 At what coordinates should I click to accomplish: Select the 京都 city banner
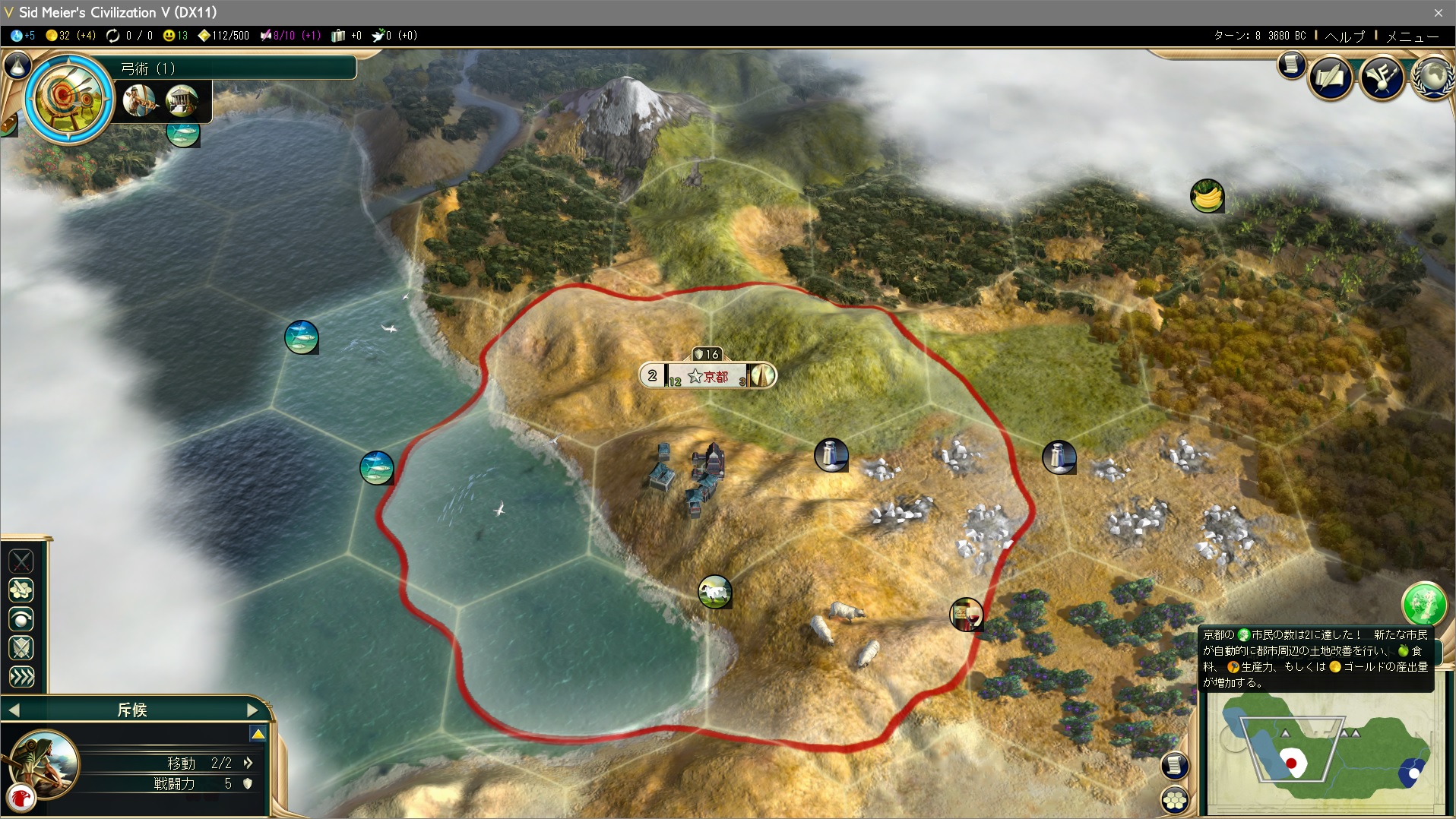(708, 375)
